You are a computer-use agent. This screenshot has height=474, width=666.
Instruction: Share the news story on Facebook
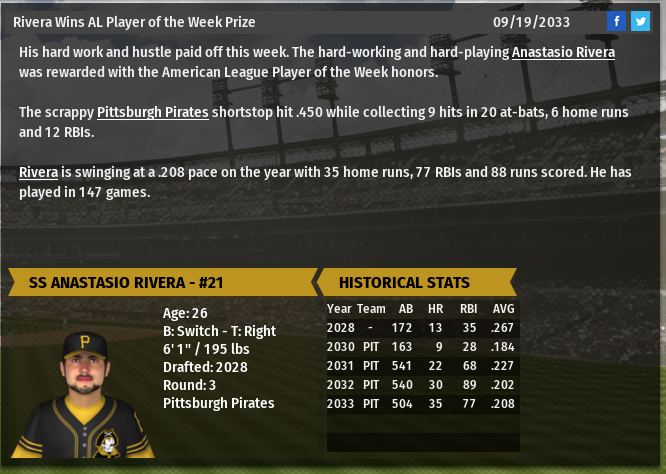click(617, 21)
